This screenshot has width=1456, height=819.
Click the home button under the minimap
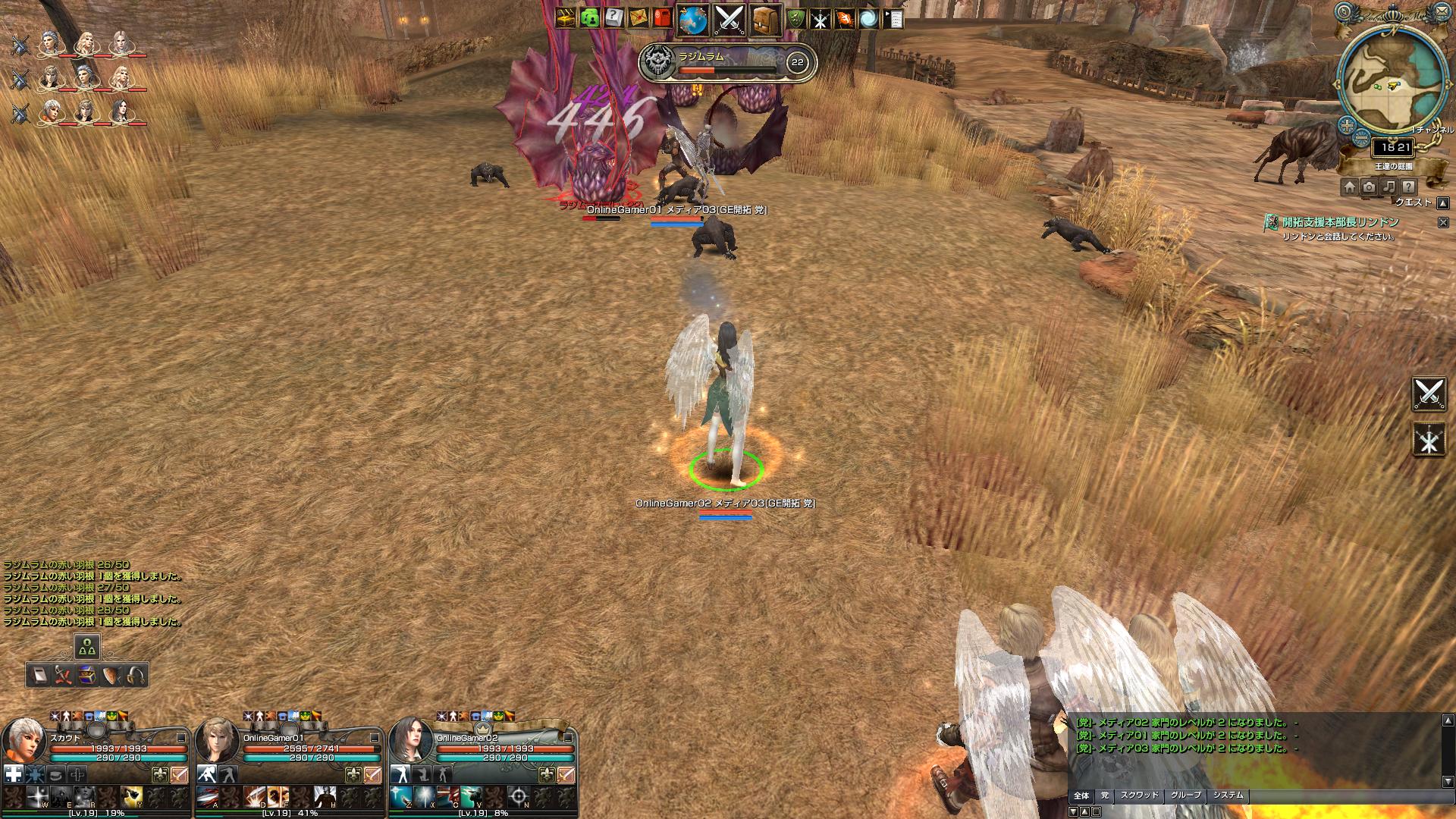(1350, 187)
